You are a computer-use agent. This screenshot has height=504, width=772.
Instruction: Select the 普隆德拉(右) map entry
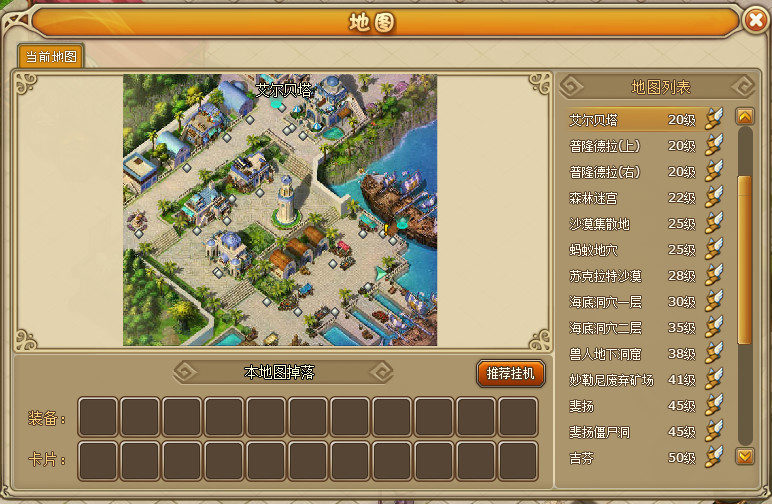click(x=632, y=172)
